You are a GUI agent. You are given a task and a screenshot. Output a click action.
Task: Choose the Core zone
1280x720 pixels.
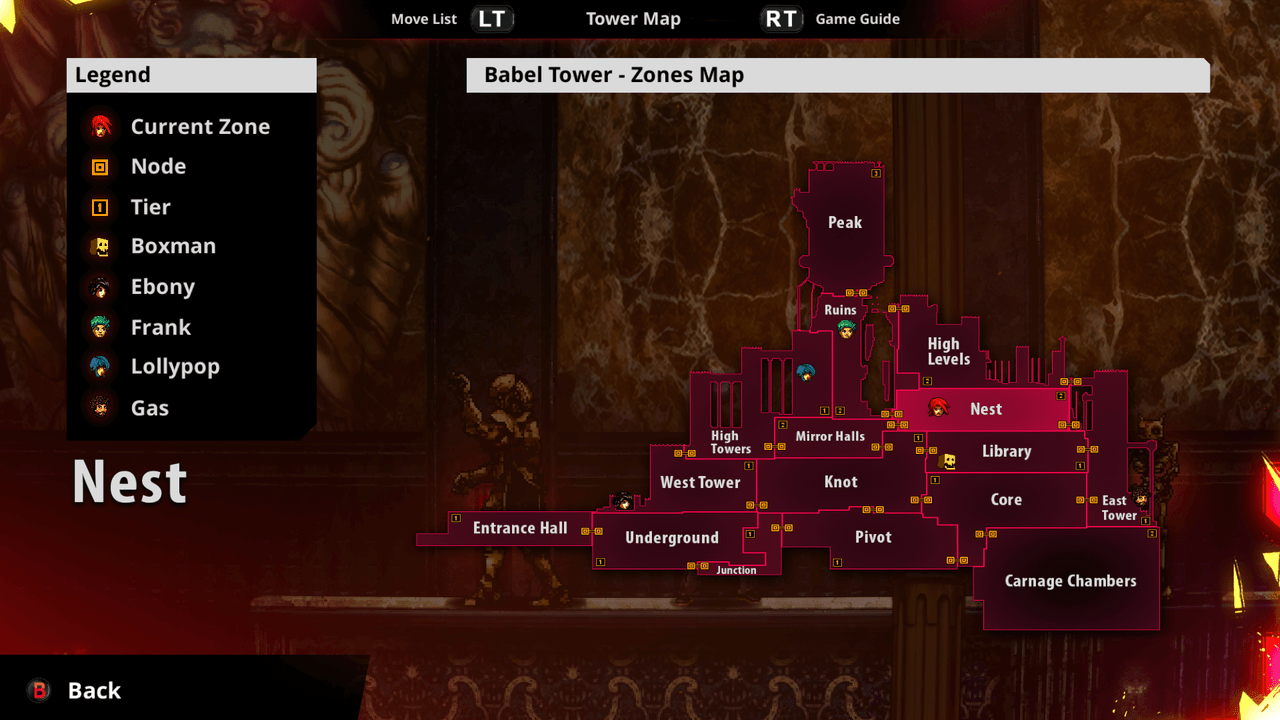click(x=1006, y=500)
